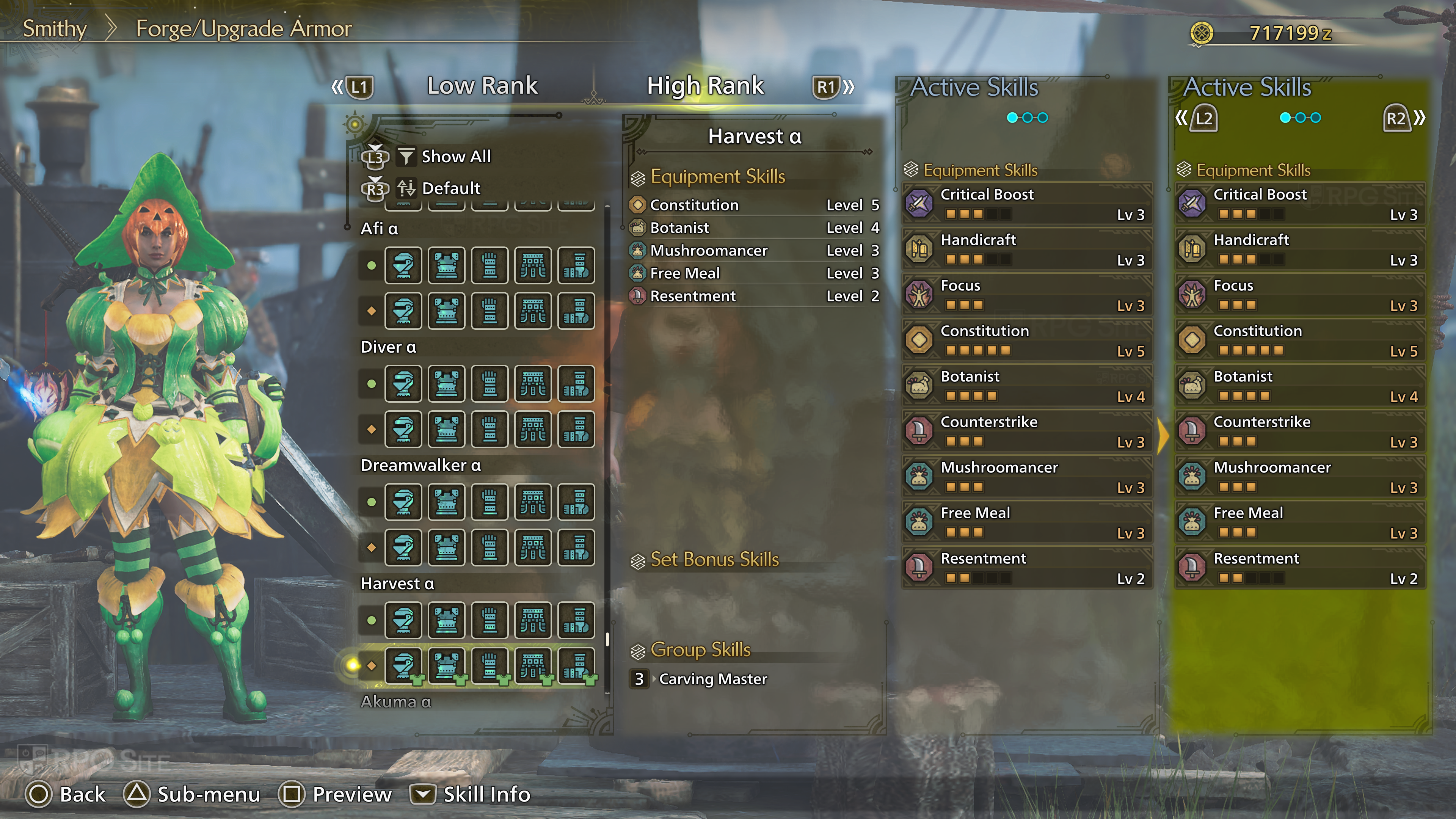Choose Handicraft in the highlighted Active Skills
This screenshot has width=1456, height=819.
(1300, 249)
